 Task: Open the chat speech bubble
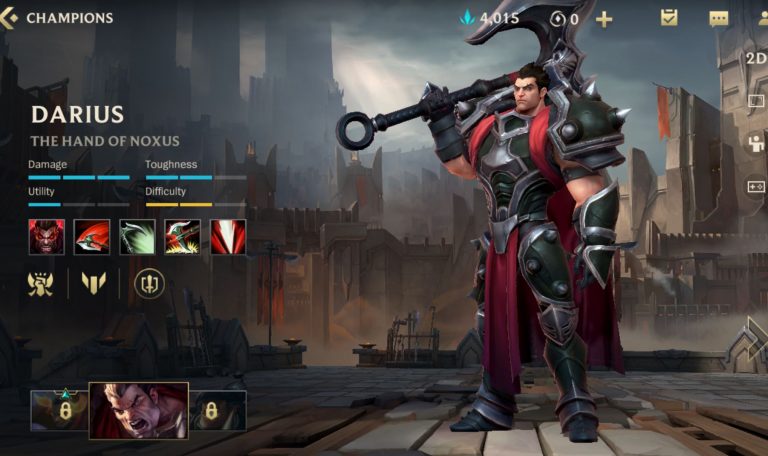click(x=719, y=18)
